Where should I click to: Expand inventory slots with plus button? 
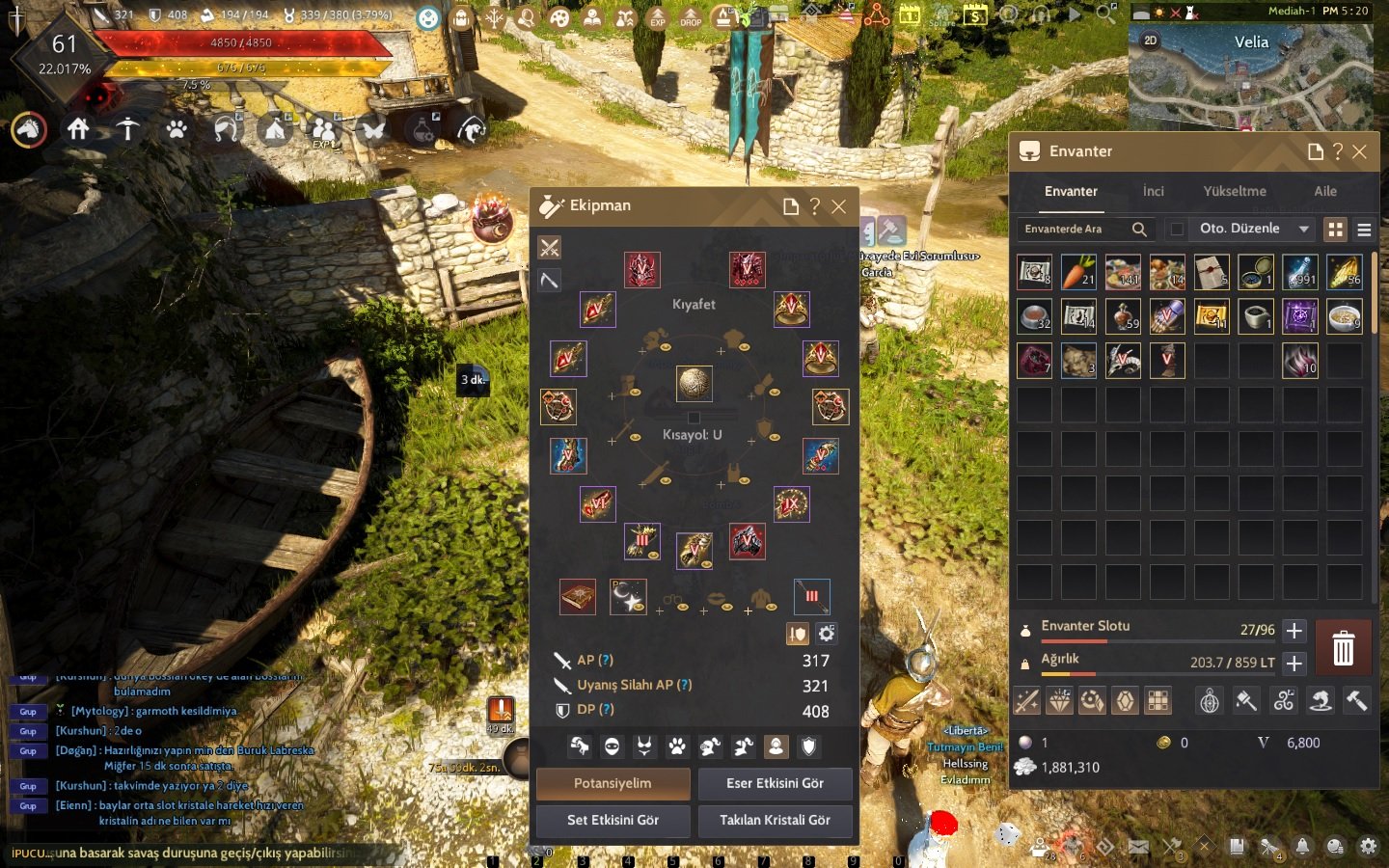pos(1294,630)
